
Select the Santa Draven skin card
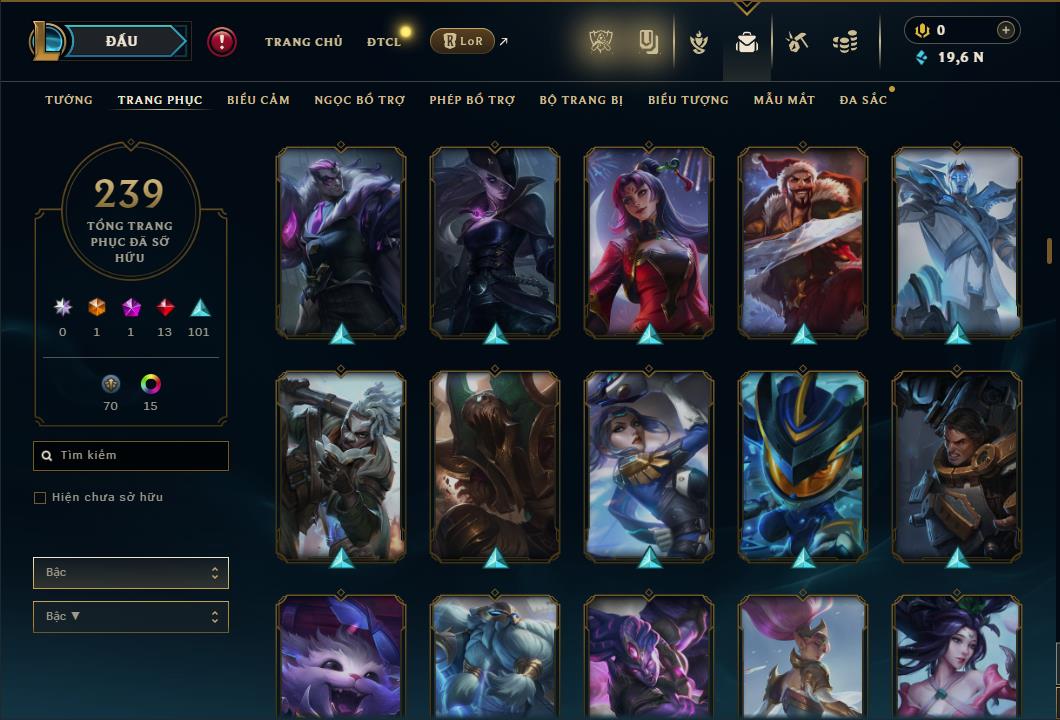[803, 241]
